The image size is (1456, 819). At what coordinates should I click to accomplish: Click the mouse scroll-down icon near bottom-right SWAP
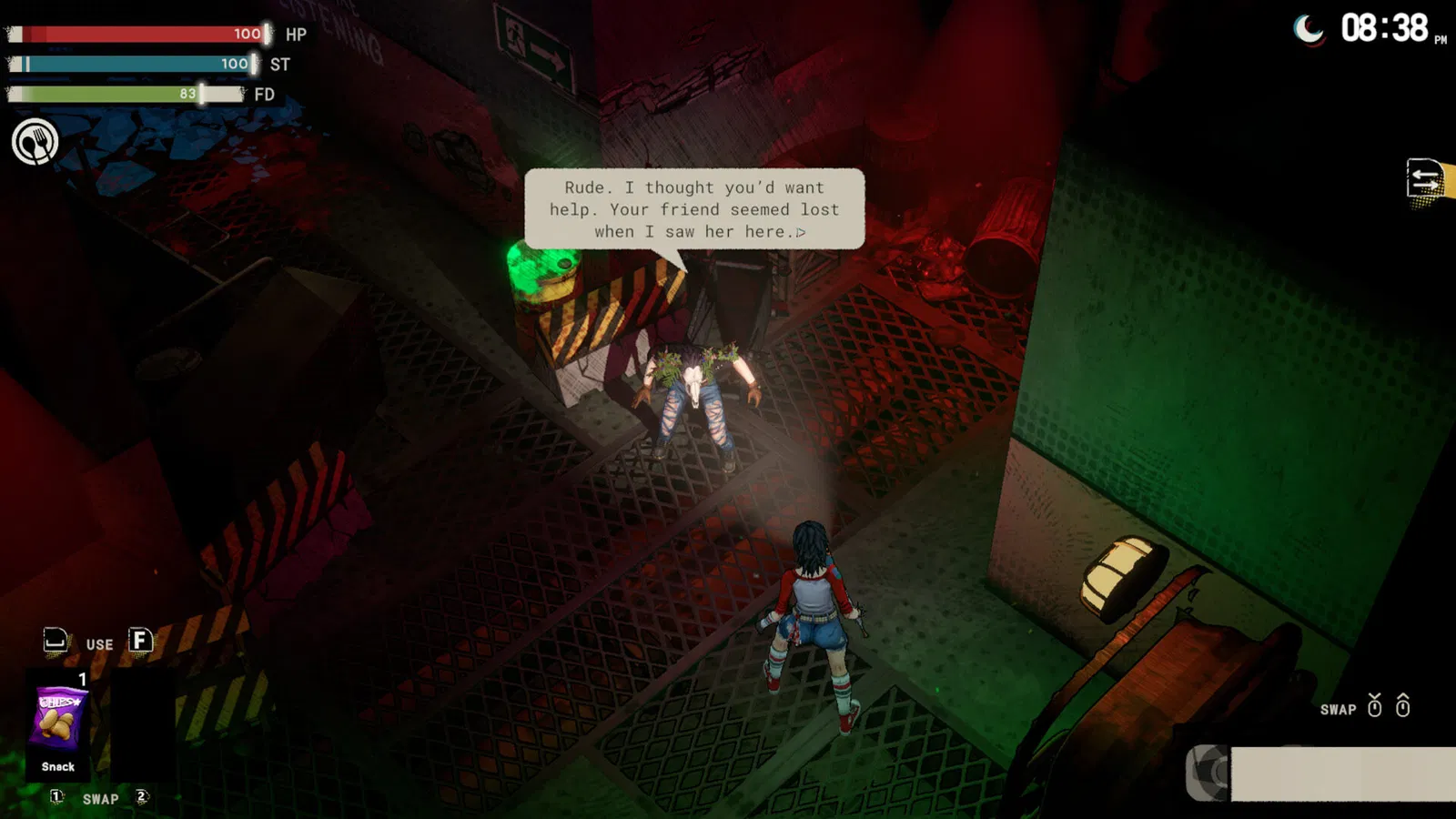1374,706
